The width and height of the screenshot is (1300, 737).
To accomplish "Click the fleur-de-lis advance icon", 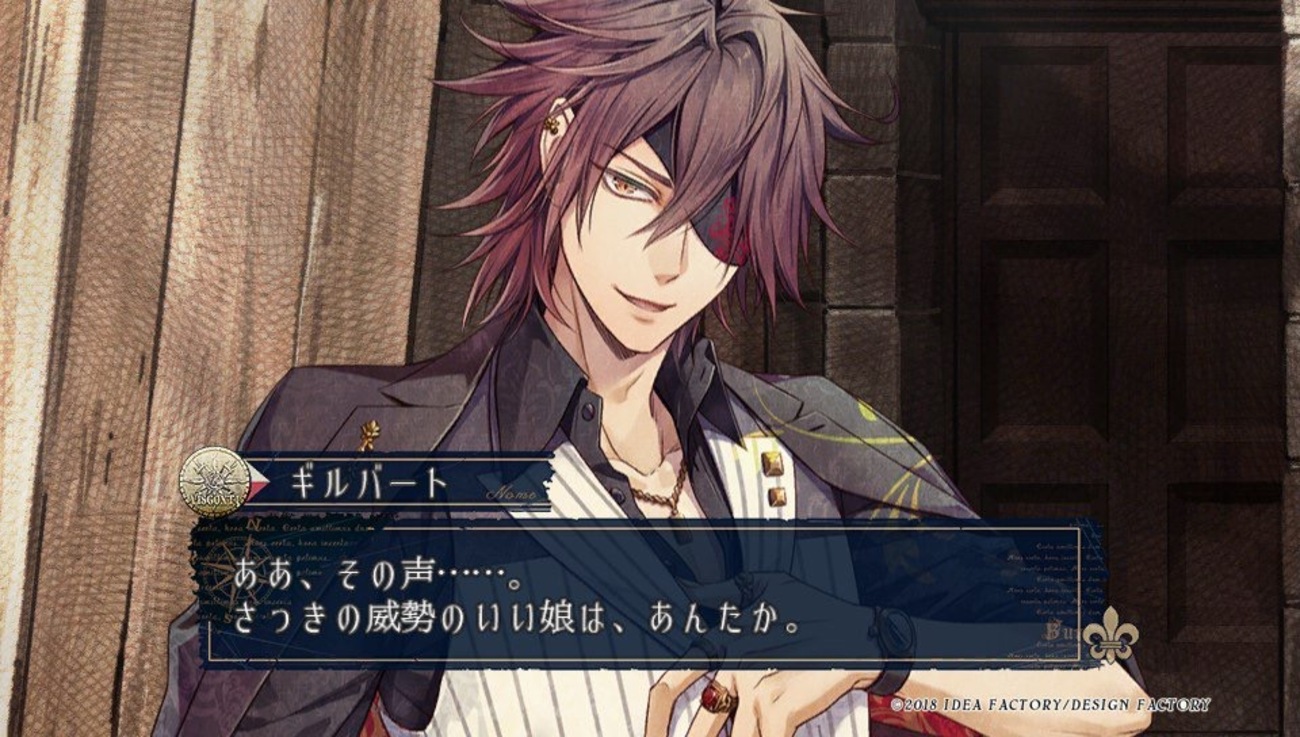I will 1110,635.
